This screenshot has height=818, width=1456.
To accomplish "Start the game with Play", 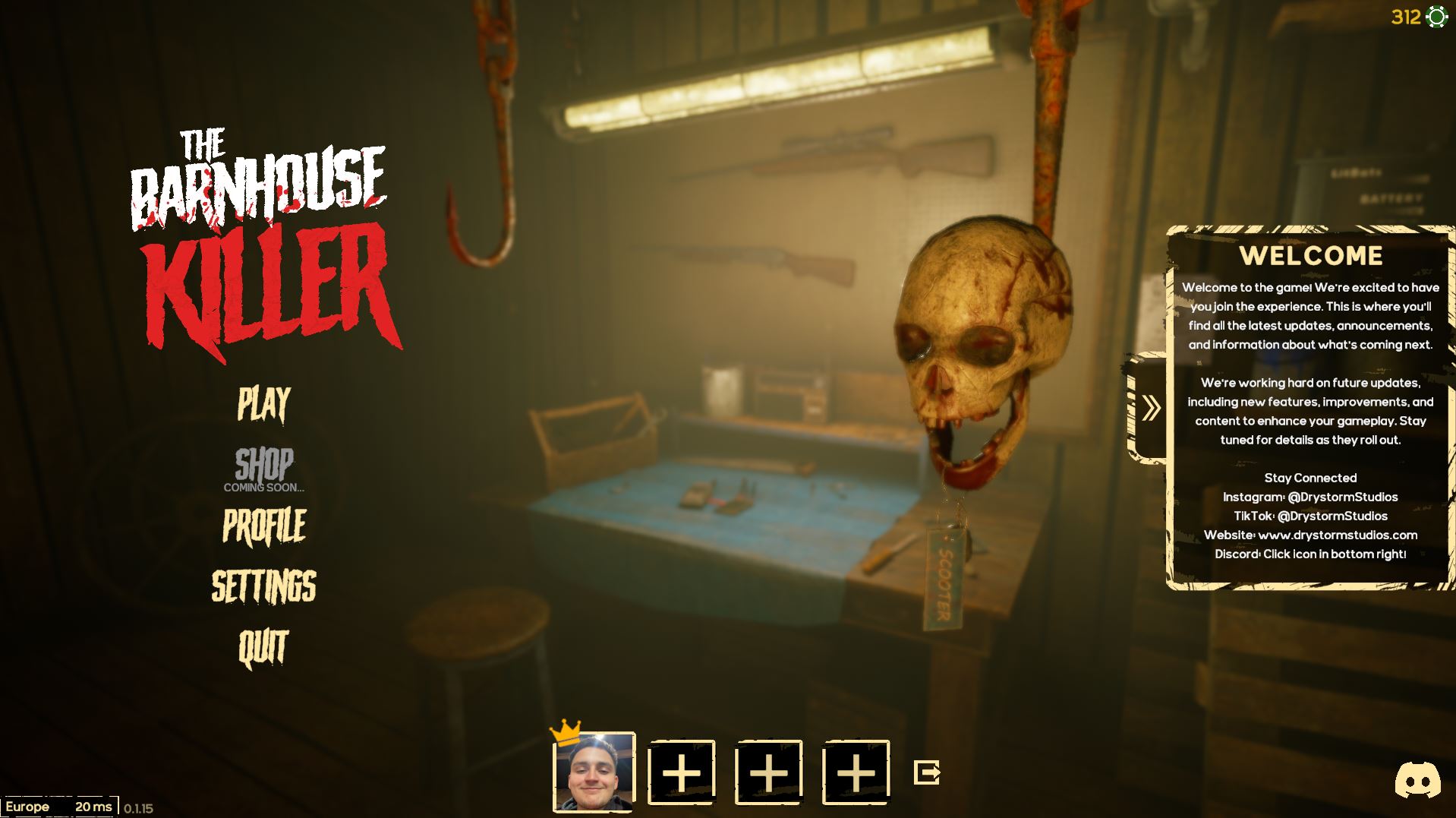I will click(x=263, y=403).
